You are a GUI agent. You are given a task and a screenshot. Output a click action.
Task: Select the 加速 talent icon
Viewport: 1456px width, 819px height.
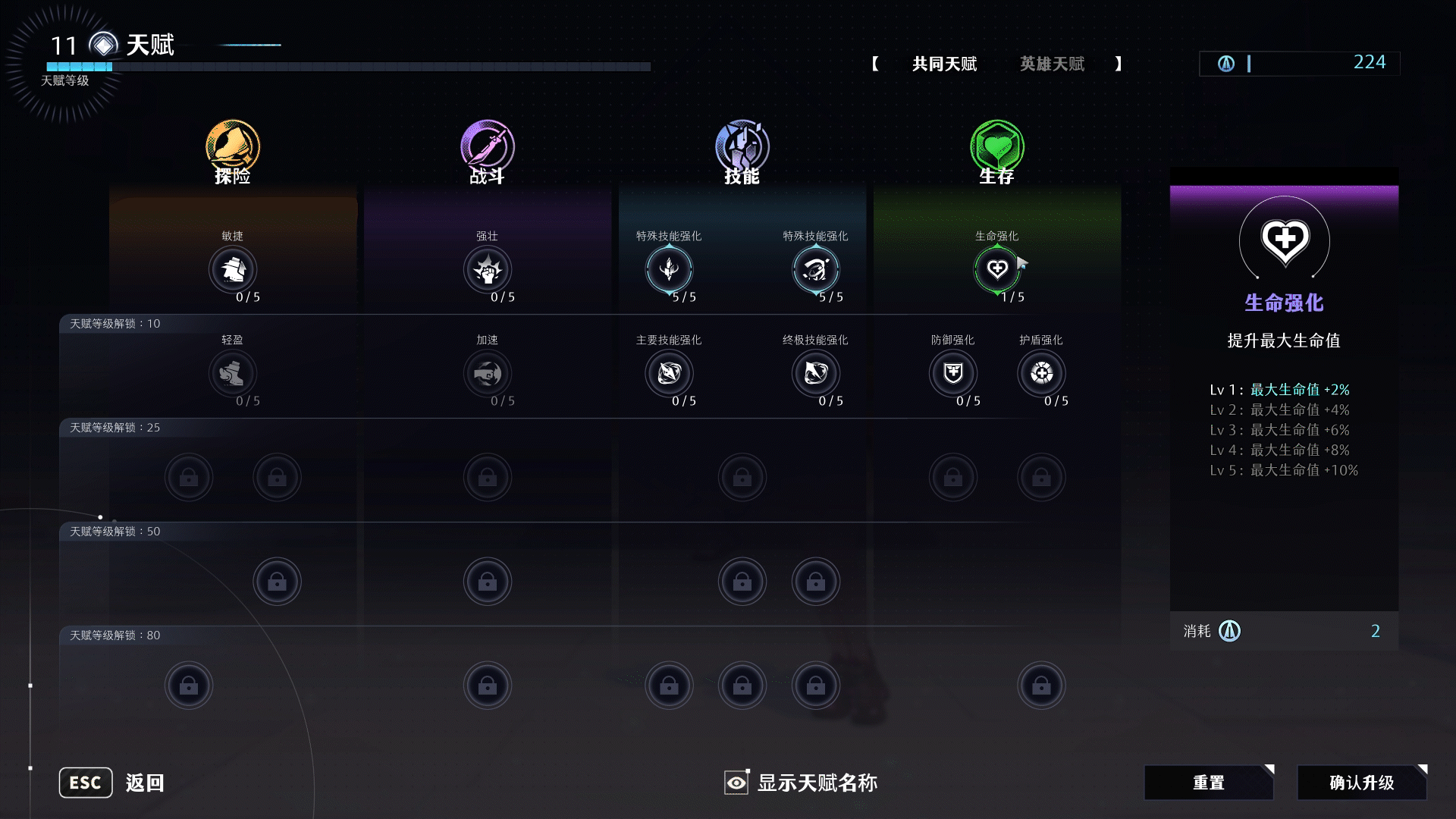point(488,373)
